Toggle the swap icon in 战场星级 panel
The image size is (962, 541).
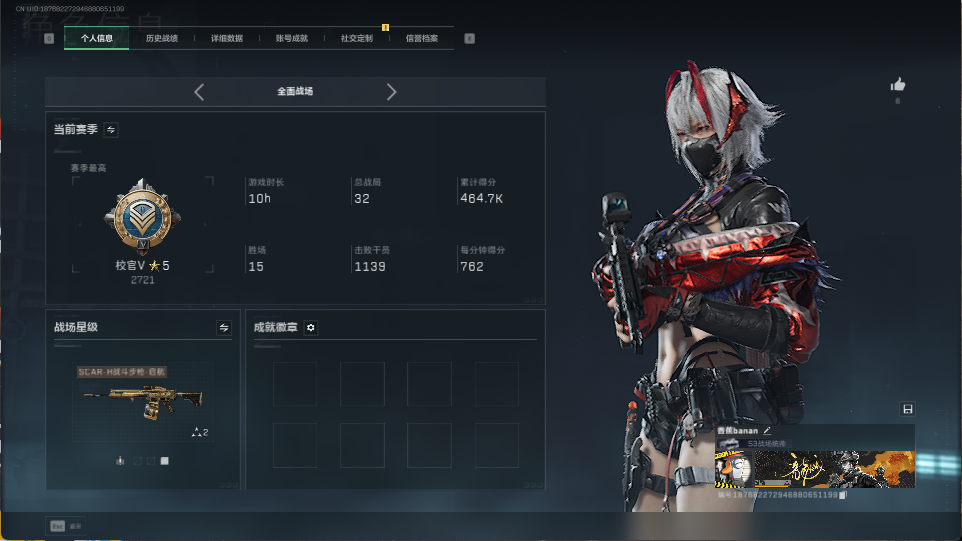tap(224, 327)
